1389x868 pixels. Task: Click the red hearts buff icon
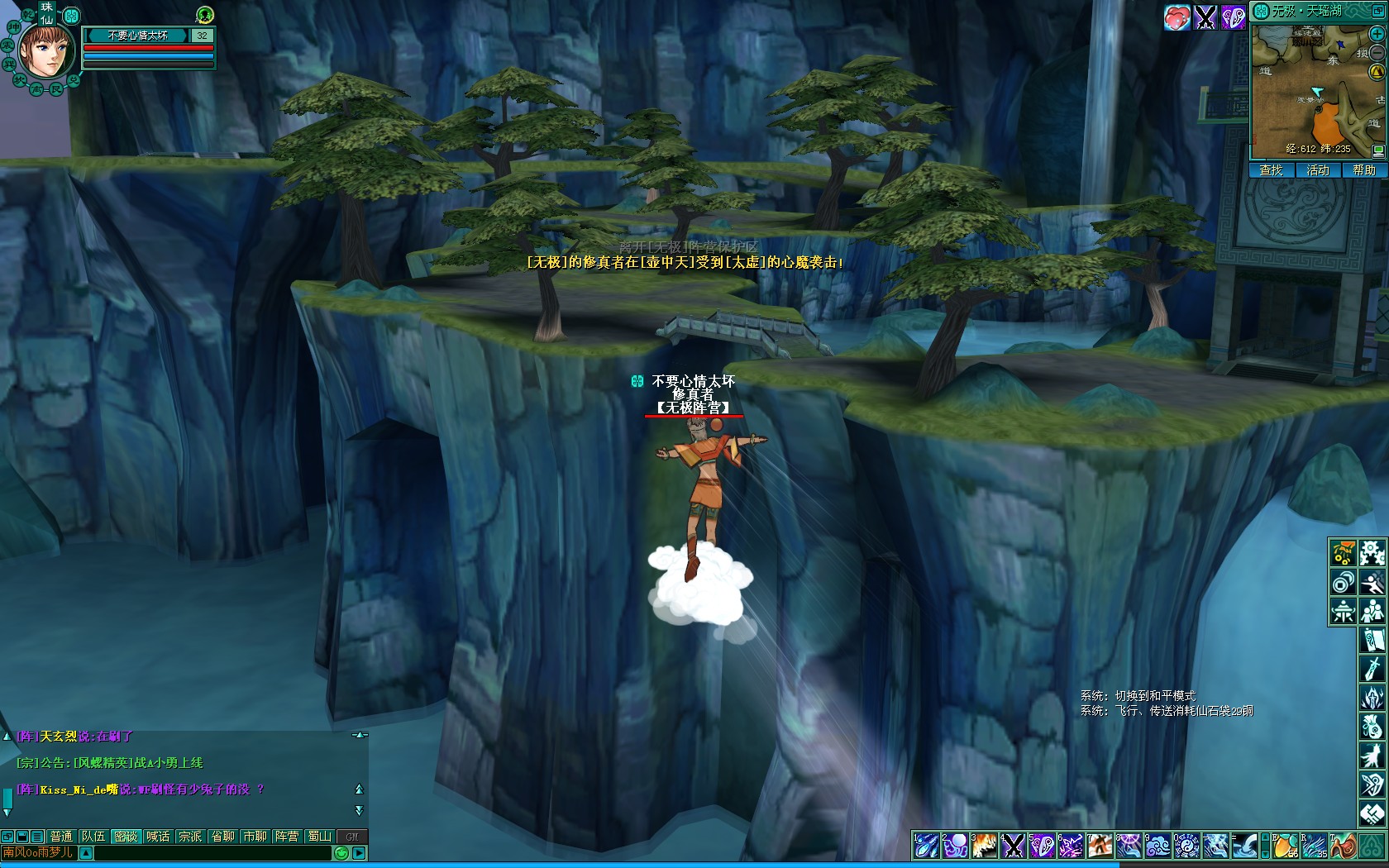click(1177, 17)
